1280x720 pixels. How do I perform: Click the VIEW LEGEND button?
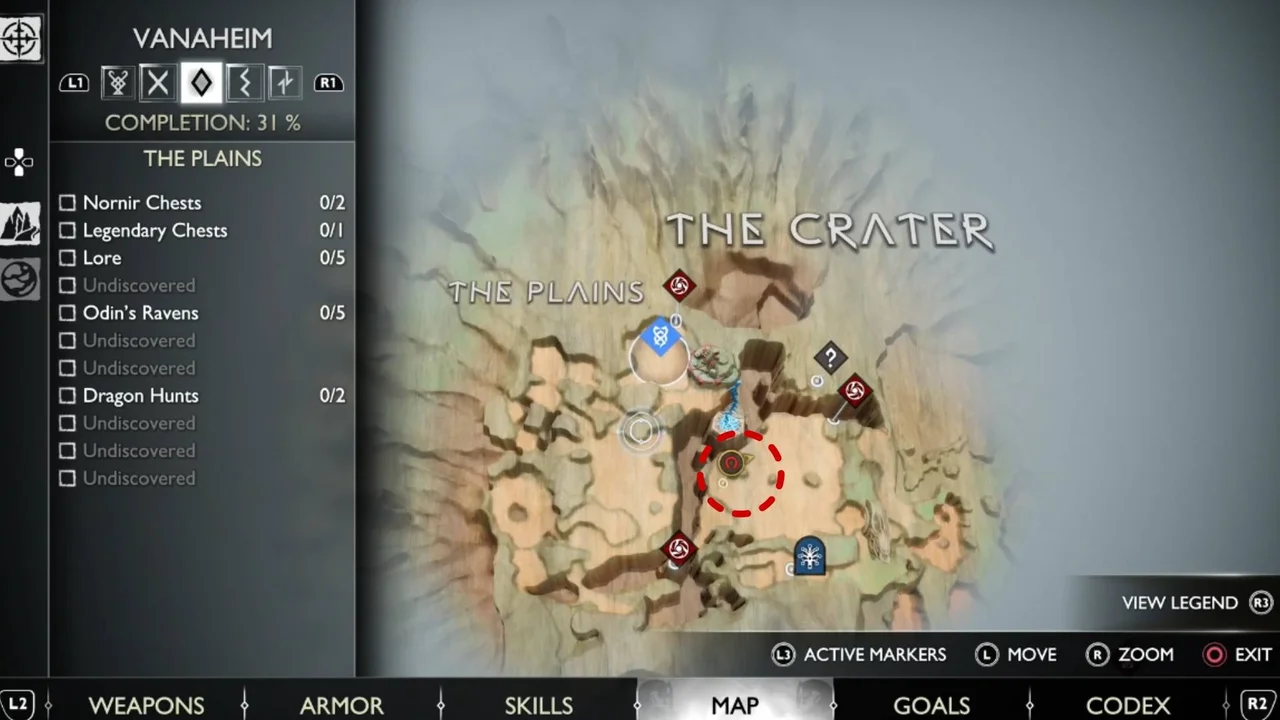[1180, 602]
